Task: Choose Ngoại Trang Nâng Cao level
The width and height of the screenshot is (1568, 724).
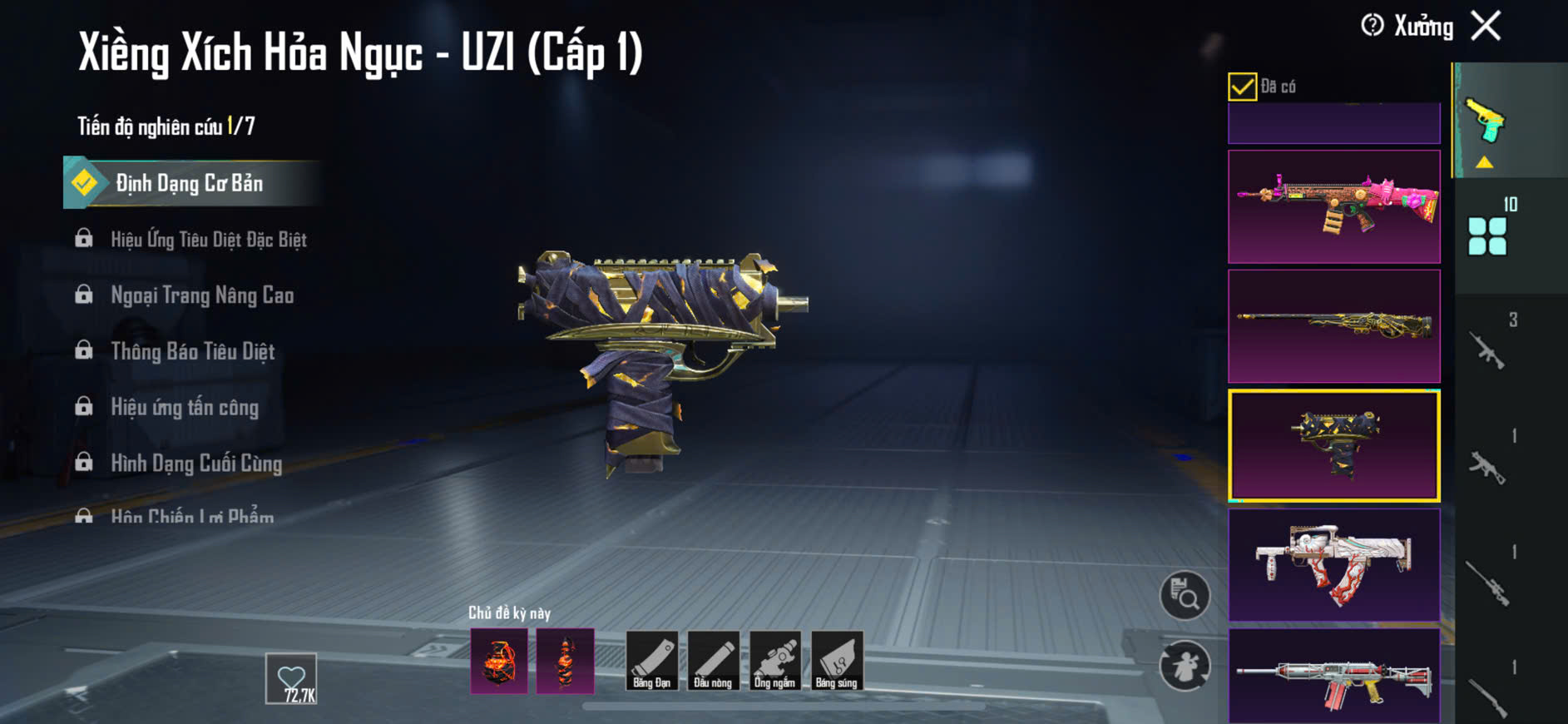Action: coord(201,295)
